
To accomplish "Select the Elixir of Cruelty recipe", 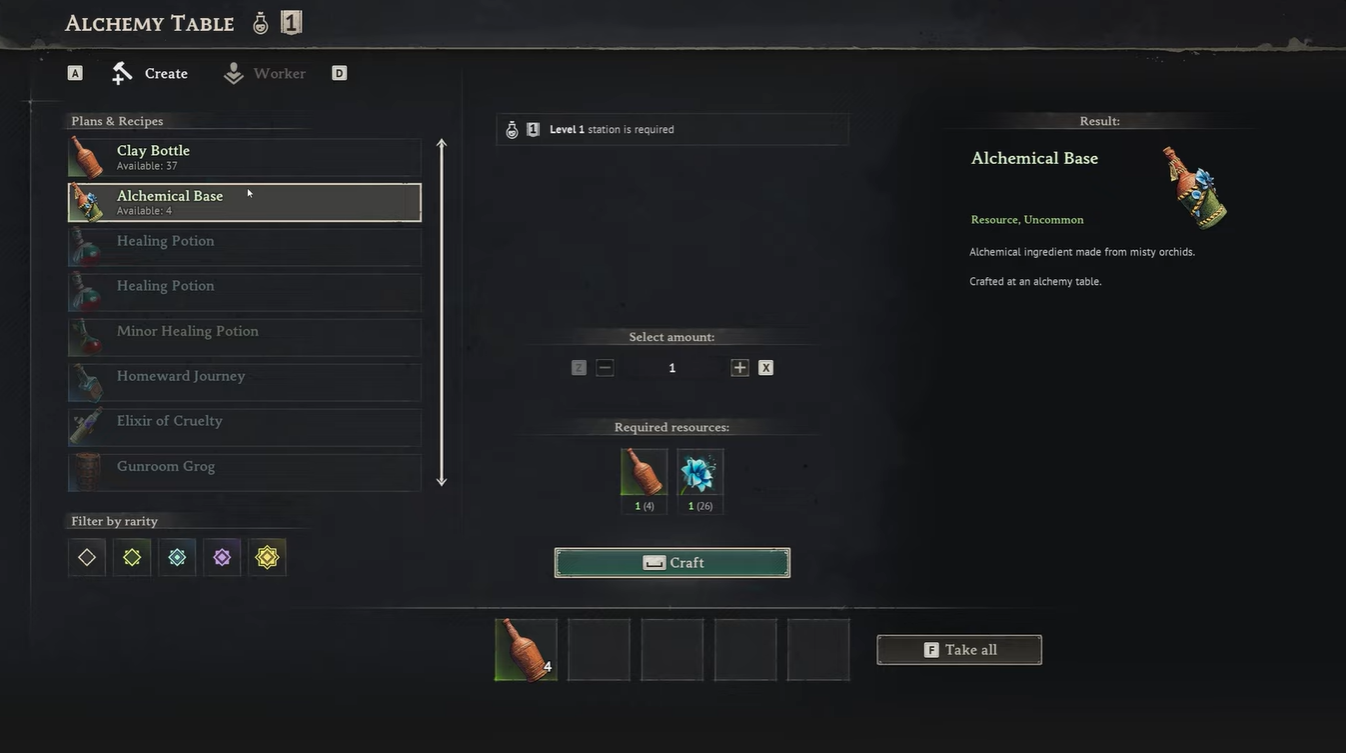I will tap(244, 427).
